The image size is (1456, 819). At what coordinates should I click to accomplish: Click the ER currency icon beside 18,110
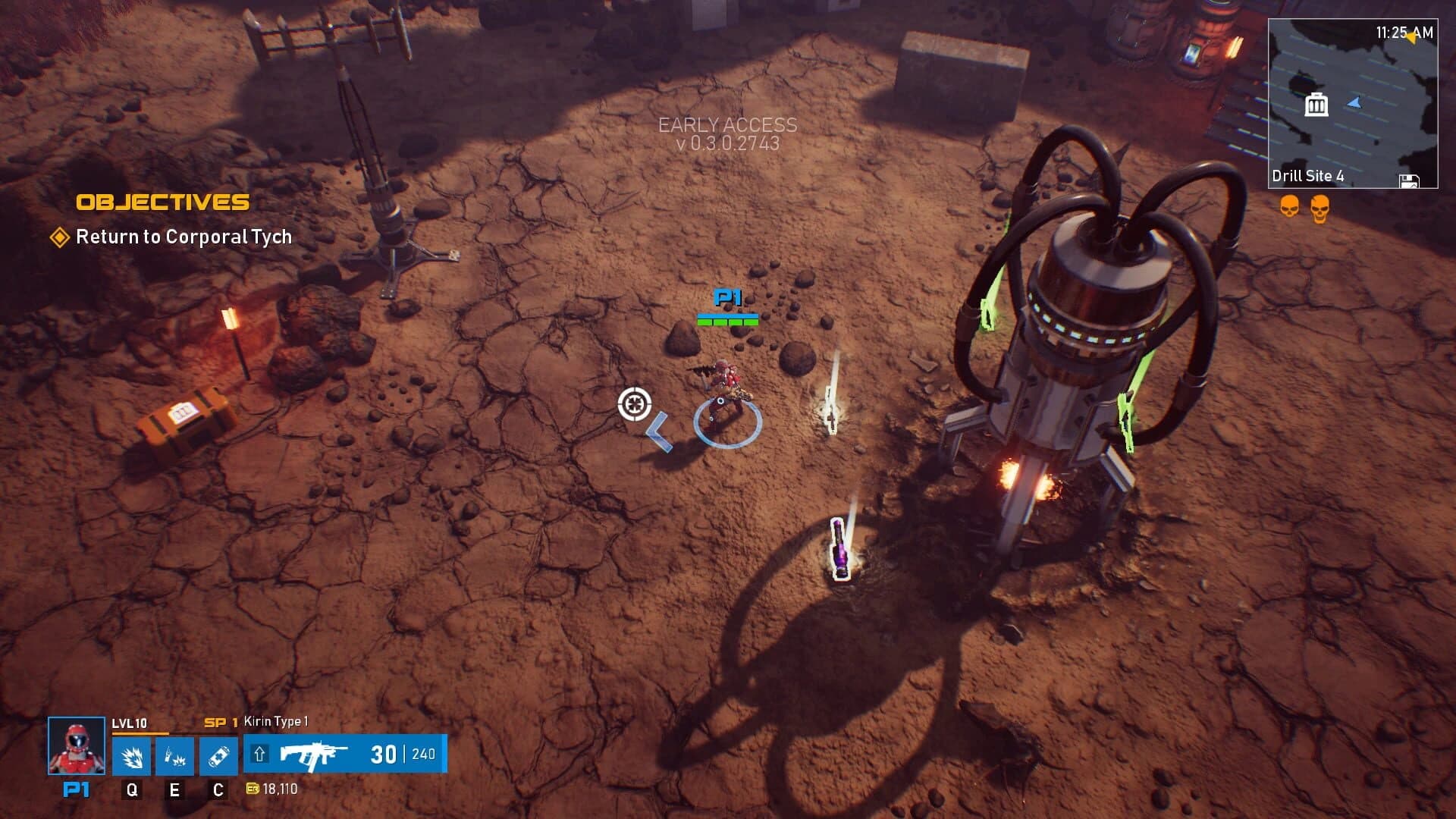click(x=253, y=790)
